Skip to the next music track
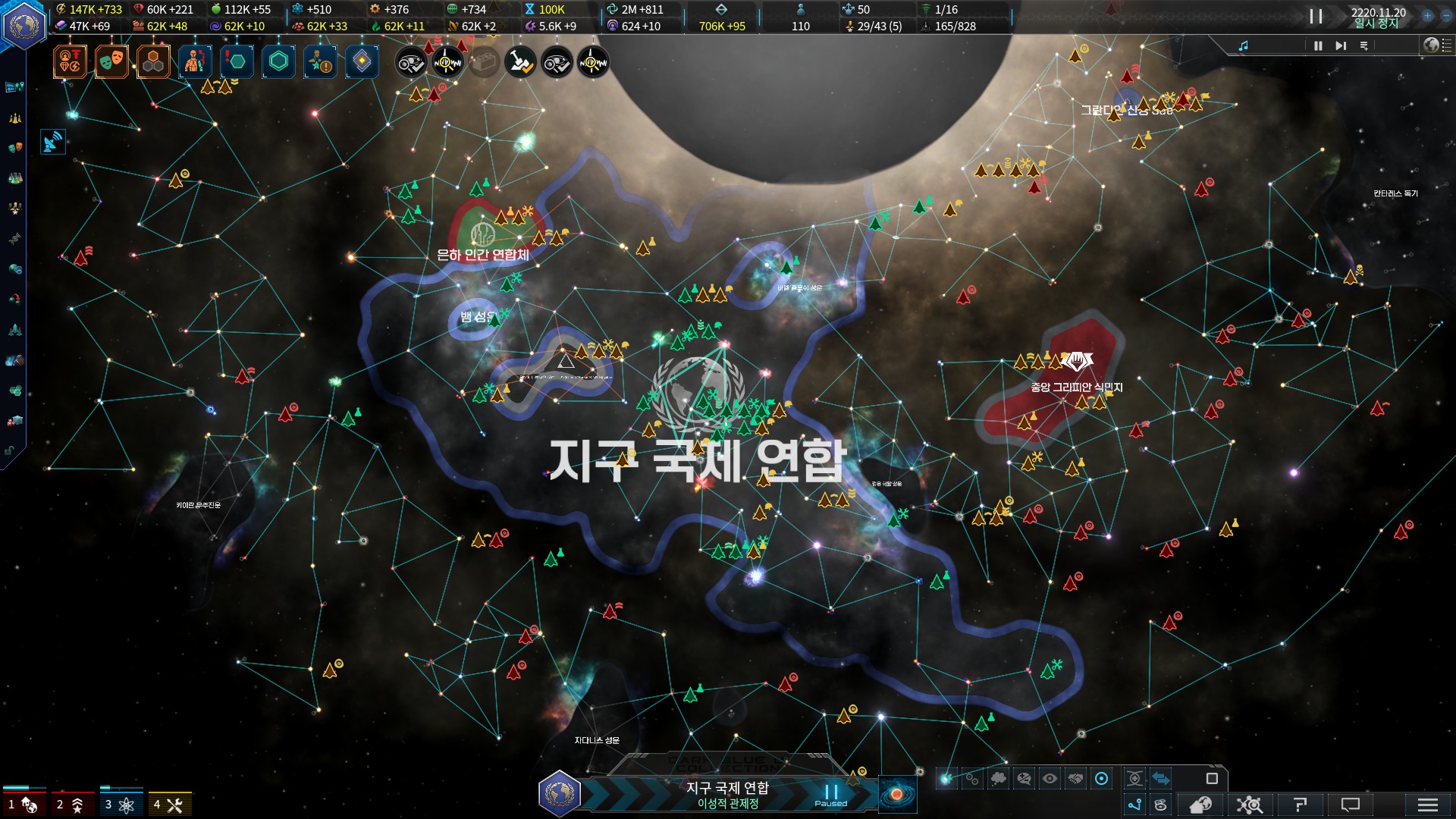 click(x=1341, y=46)
